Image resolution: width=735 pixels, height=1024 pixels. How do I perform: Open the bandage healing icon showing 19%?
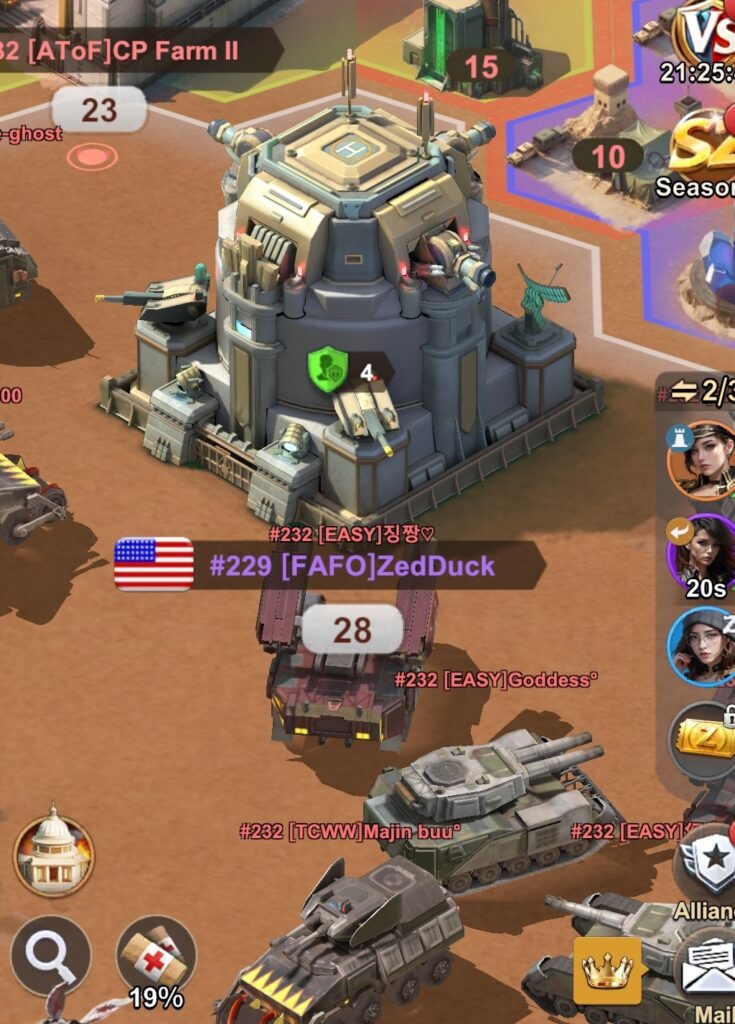point(156,957)
